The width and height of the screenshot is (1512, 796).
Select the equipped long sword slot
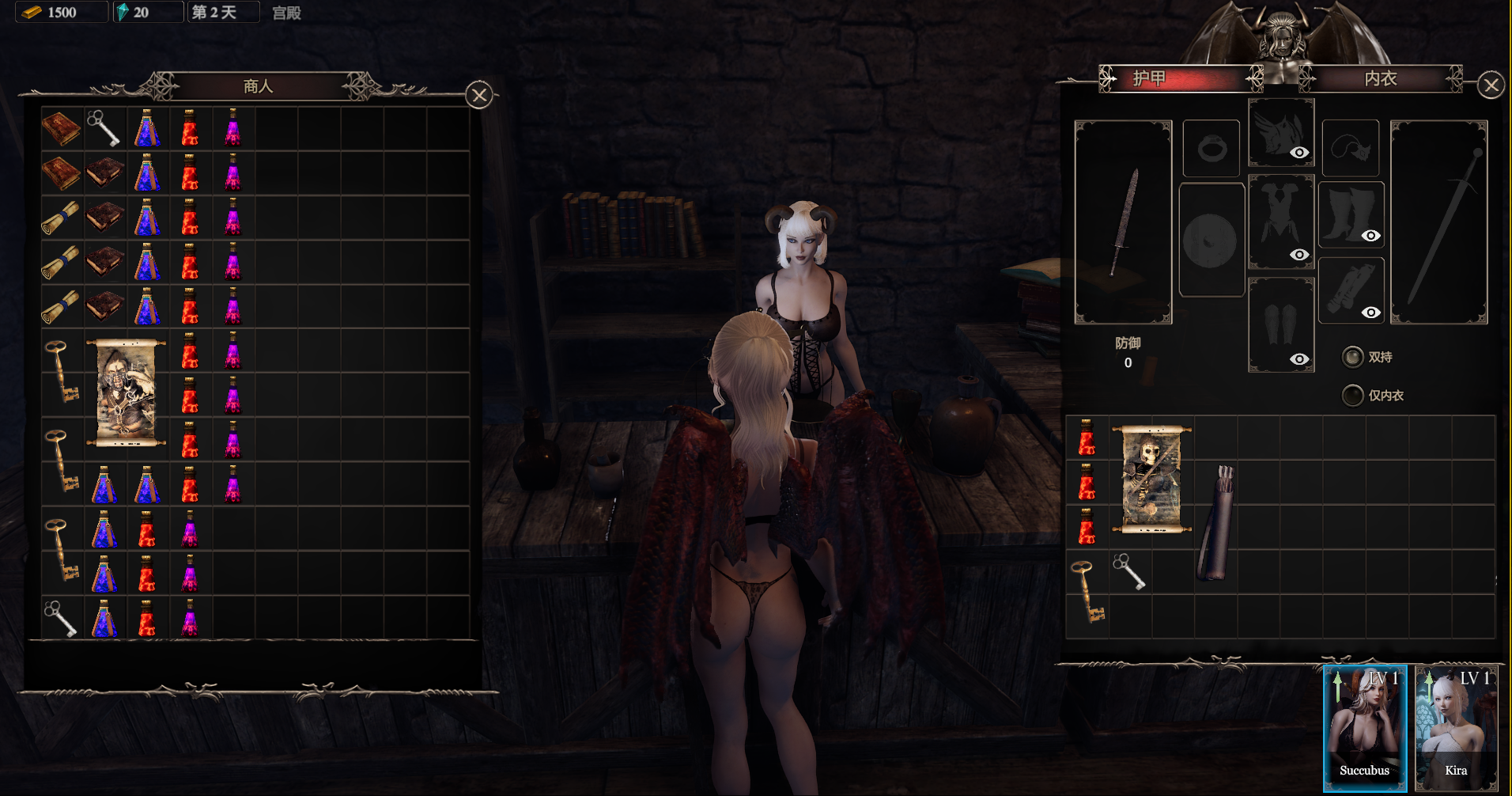(x=1438, y=222)
